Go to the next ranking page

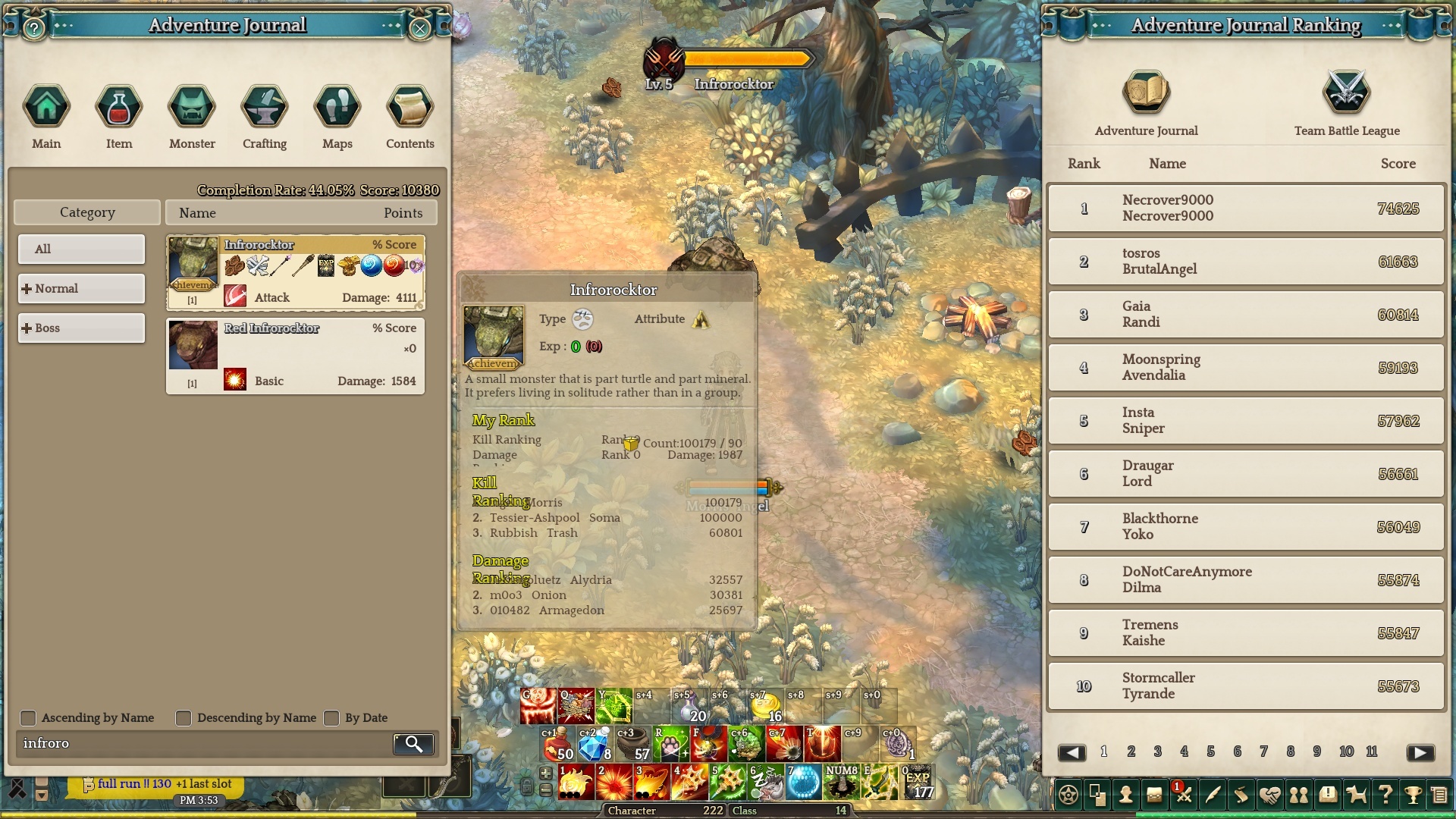click(1420, 752)
